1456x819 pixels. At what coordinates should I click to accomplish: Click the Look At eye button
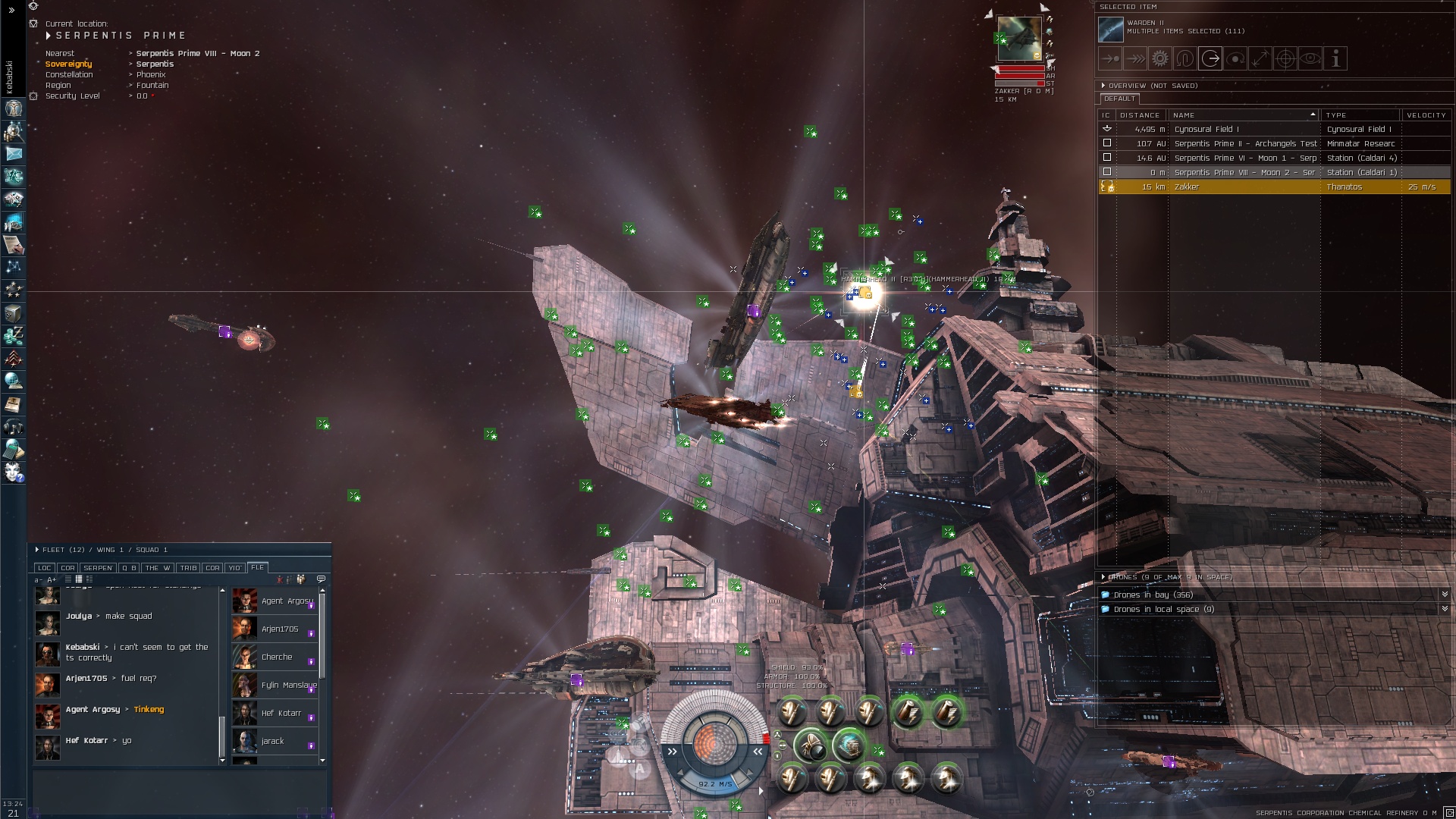[x=1310, y=58]
